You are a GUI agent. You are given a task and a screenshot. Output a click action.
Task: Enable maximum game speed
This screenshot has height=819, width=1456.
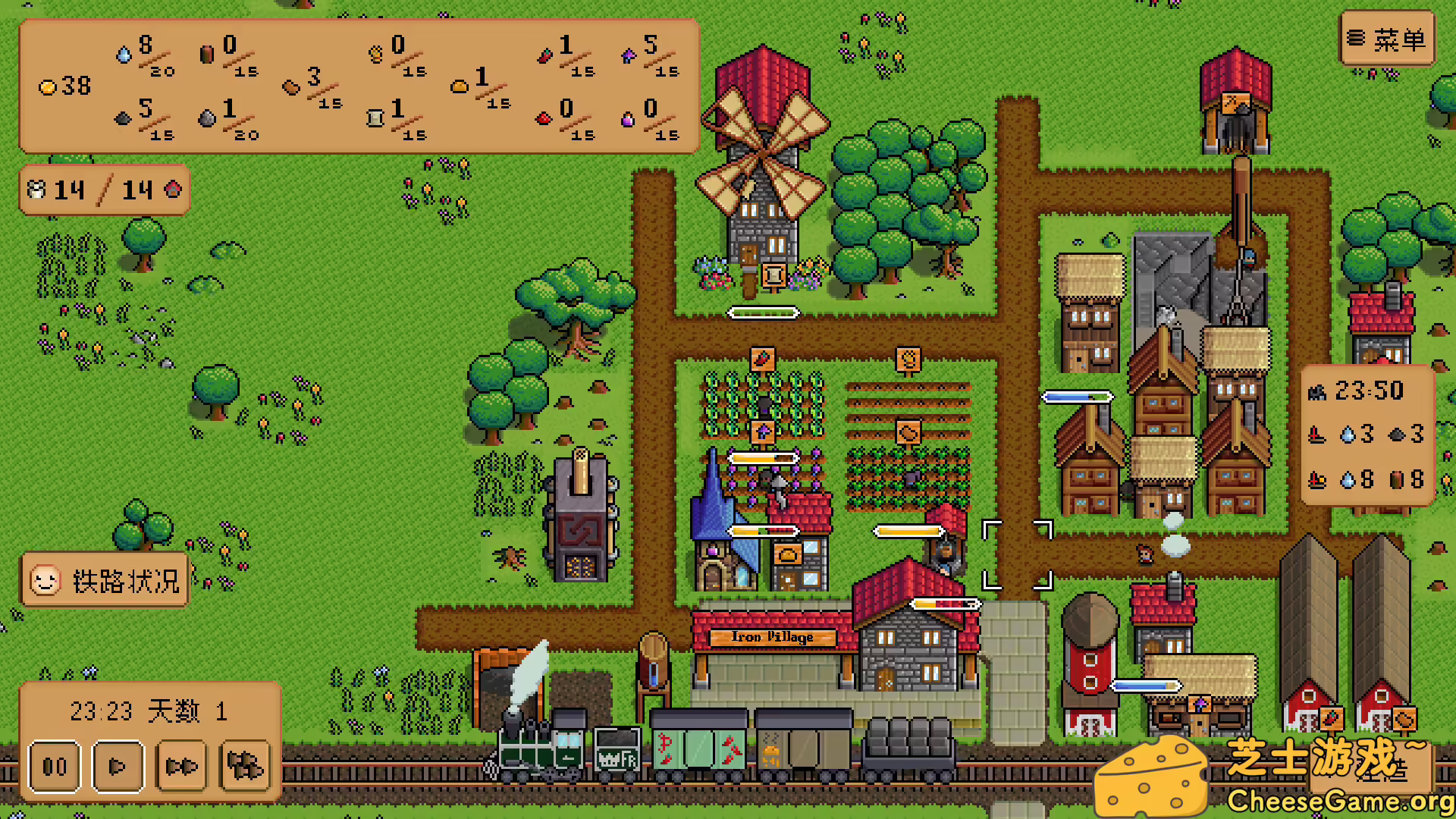coord(244,767)
